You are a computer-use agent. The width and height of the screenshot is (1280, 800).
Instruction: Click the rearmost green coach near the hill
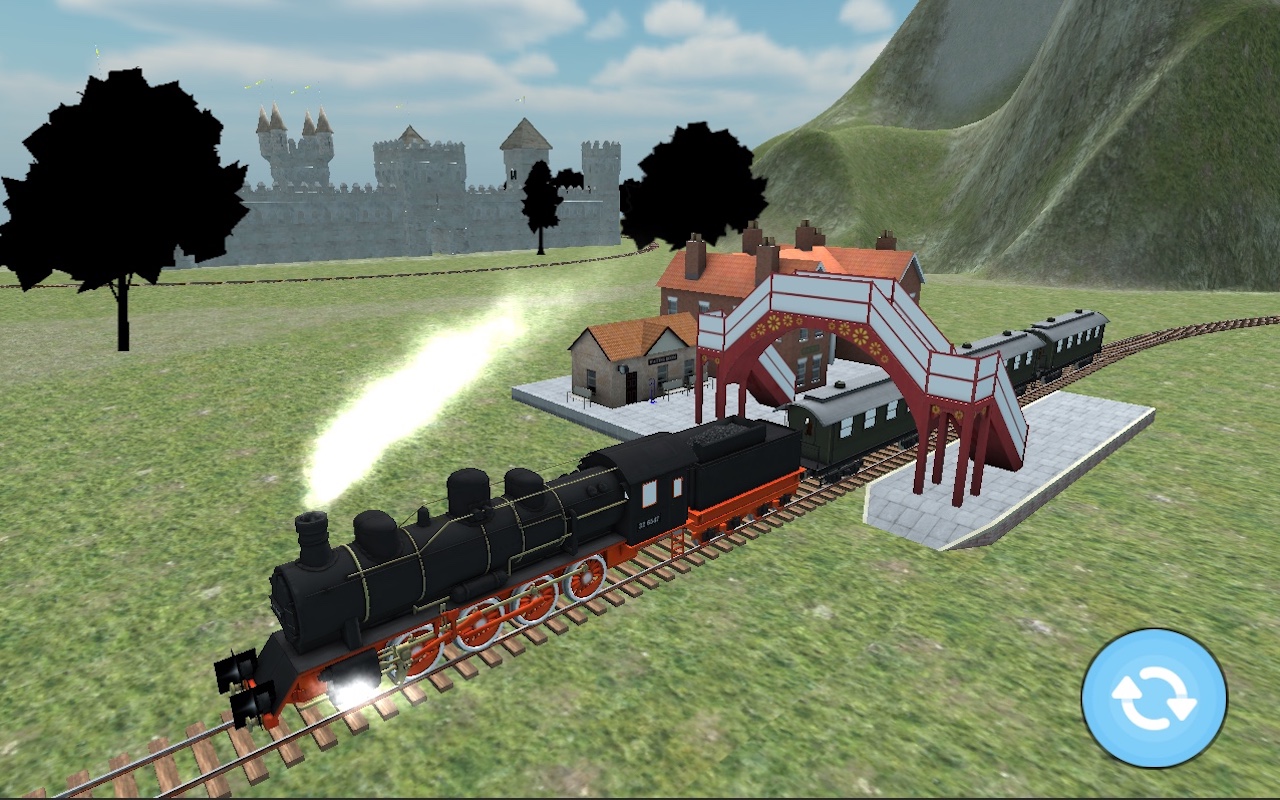[1075, 340]
